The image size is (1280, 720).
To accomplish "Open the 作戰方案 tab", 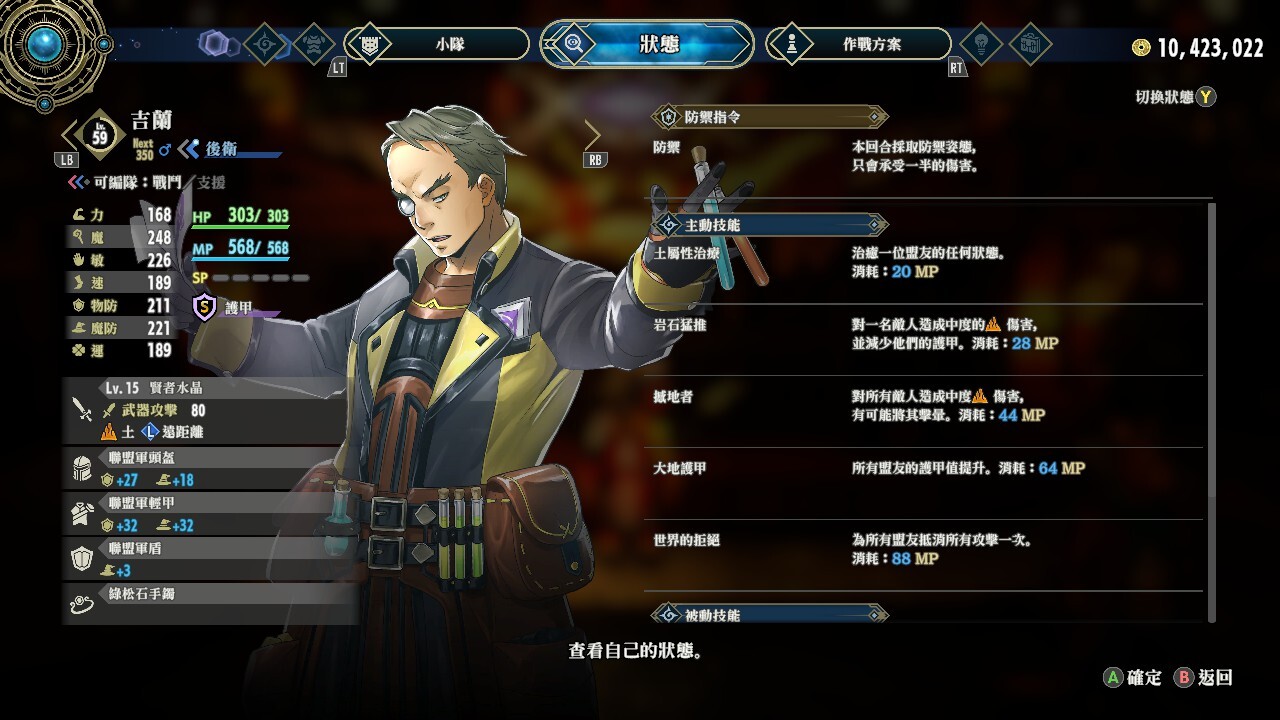I will pos(858,44).
